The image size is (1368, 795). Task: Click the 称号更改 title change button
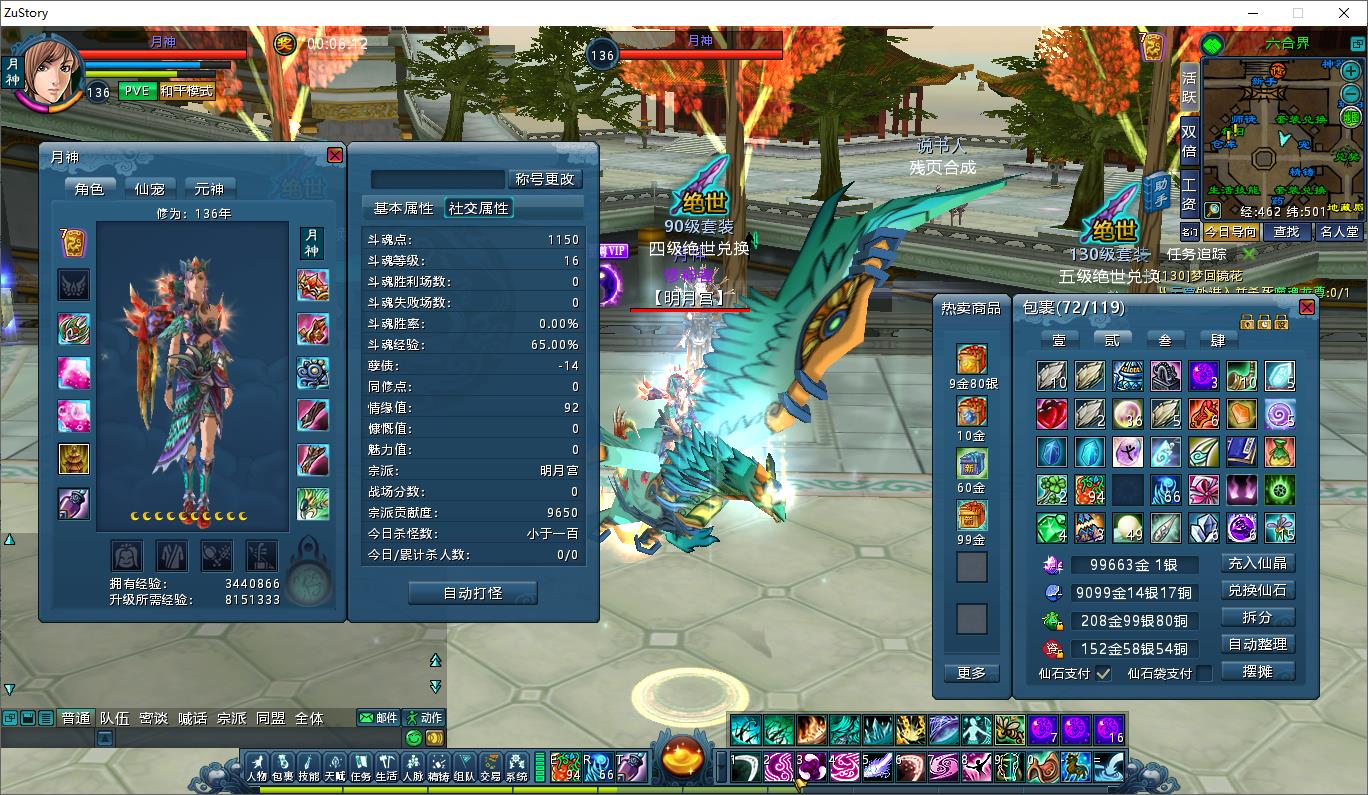click(x=545, y=179)
